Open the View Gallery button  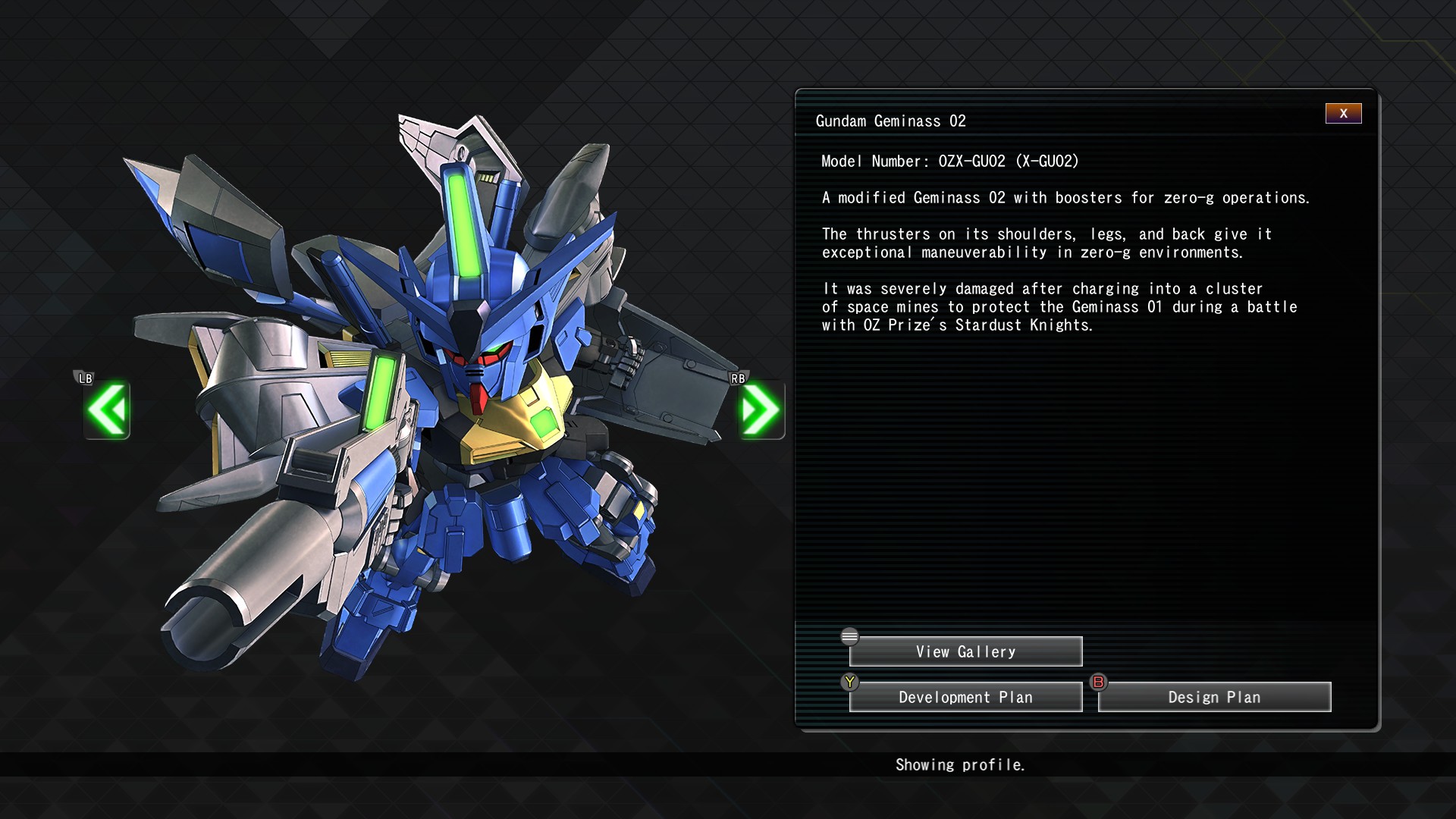(965, 651)
